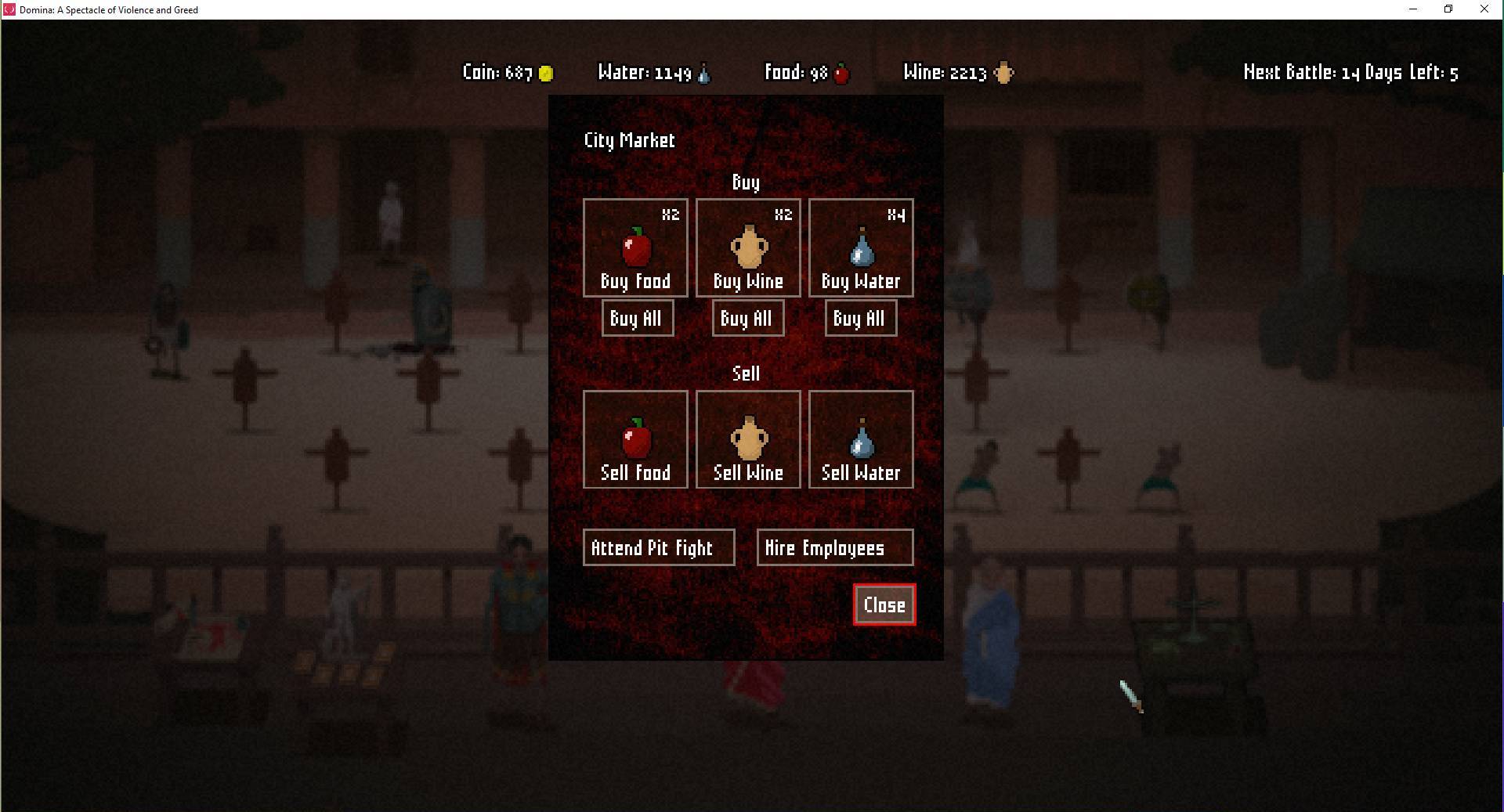Close the City Market window
Image resolution: width=1504 pixels, height=812 pixels.
pos(884,604)
